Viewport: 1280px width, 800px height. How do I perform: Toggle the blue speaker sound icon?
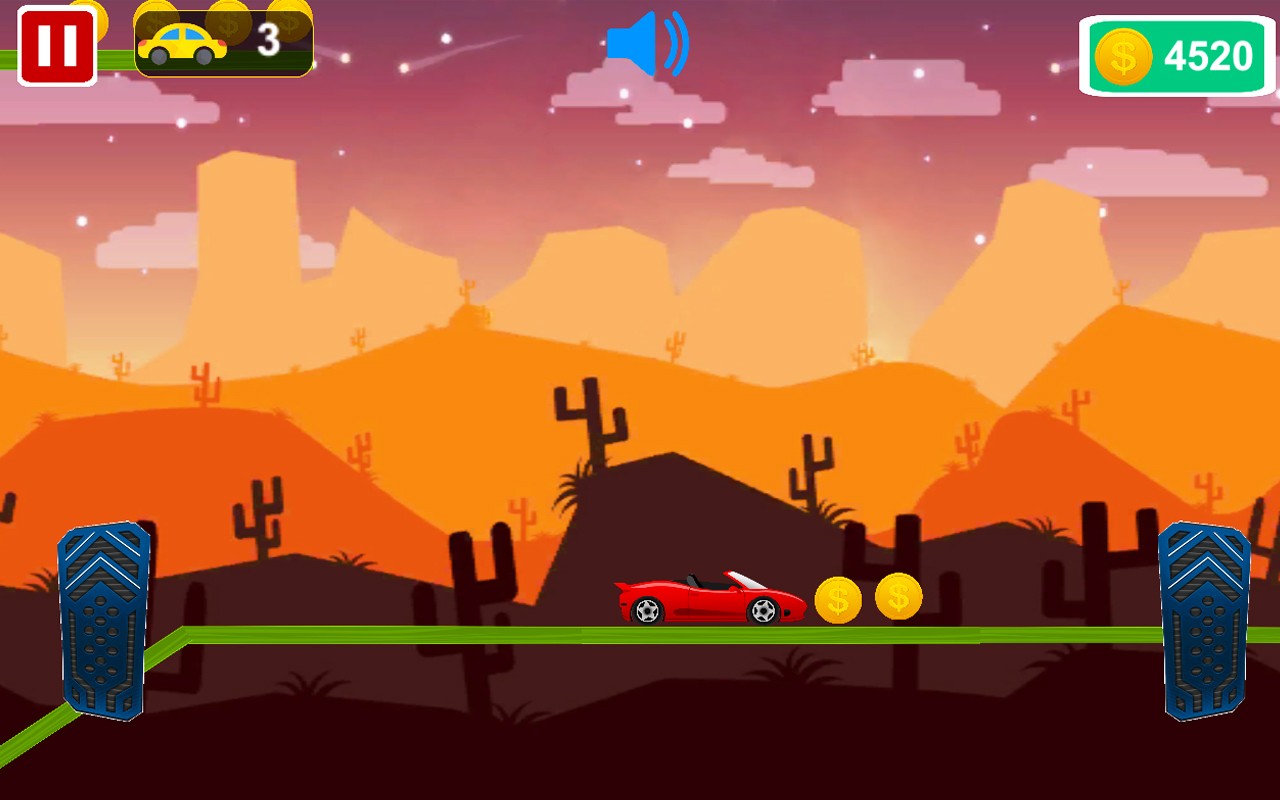click(647, 44)
